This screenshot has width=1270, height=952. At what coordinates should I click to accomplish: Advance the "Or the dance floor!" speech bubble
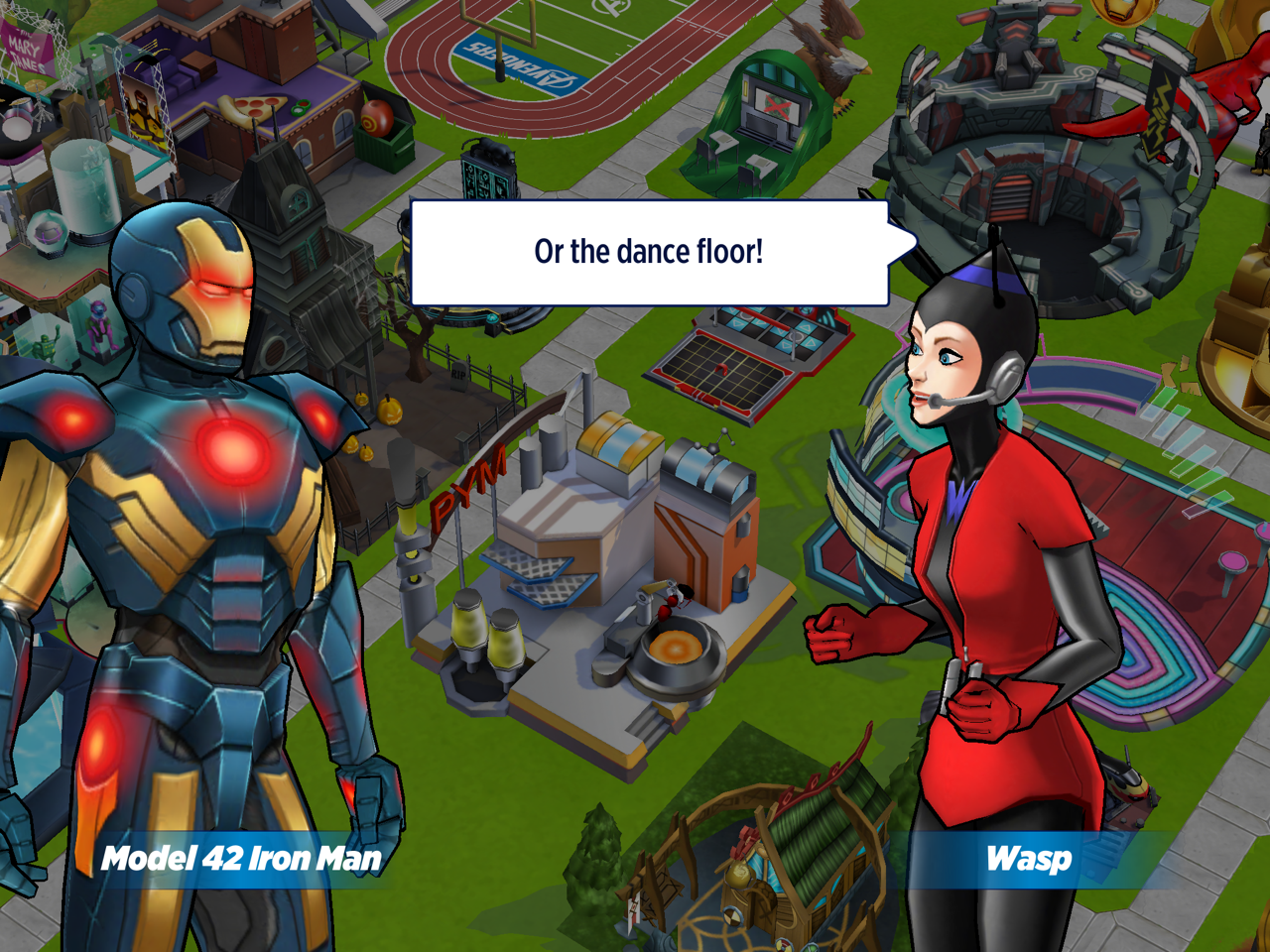pyautogui.click(x=649, y=253)
